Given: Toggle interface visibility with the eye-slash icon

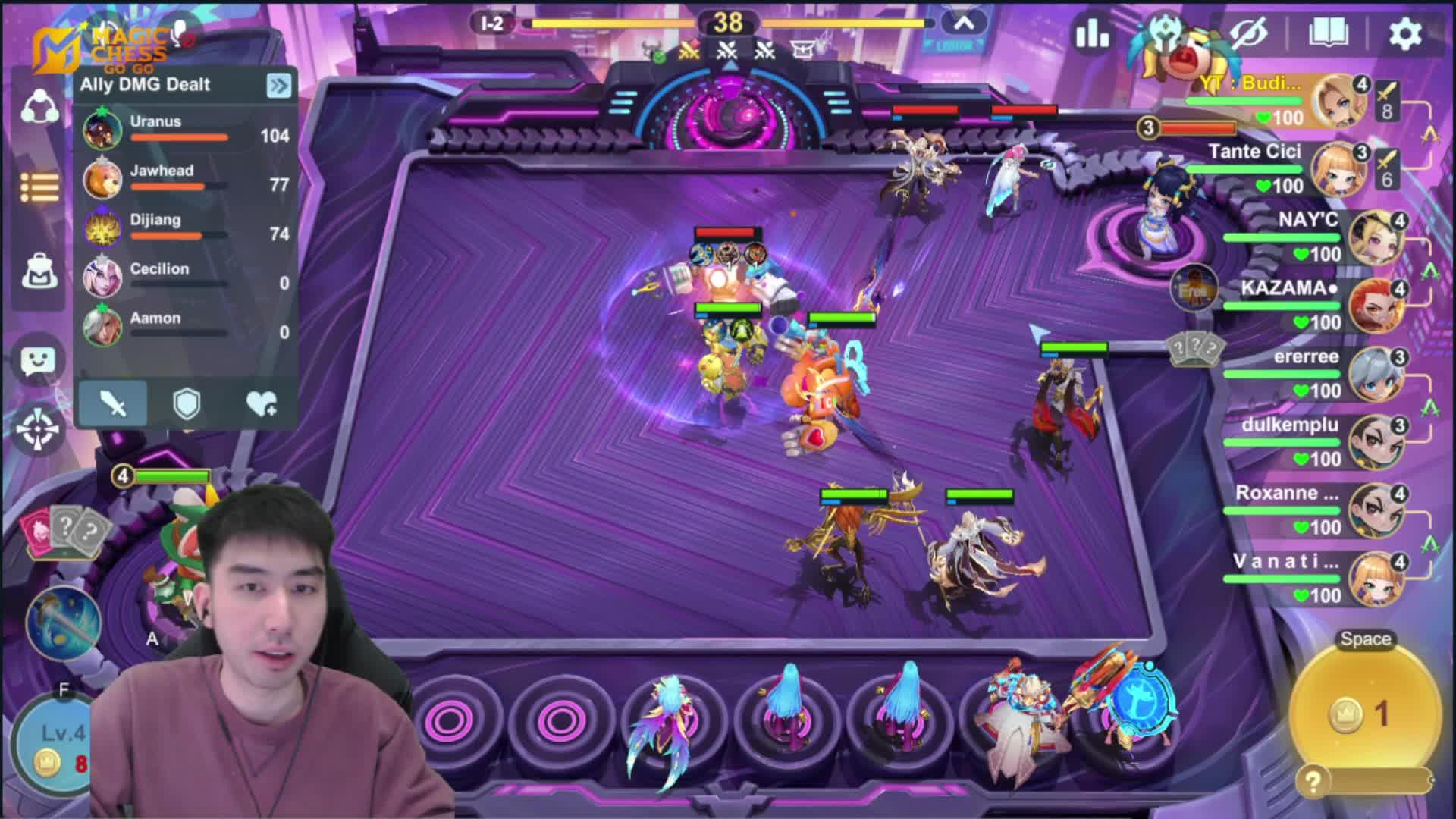Looking at the screenshot, I should pyautogui.click(x=1250, y=32).
